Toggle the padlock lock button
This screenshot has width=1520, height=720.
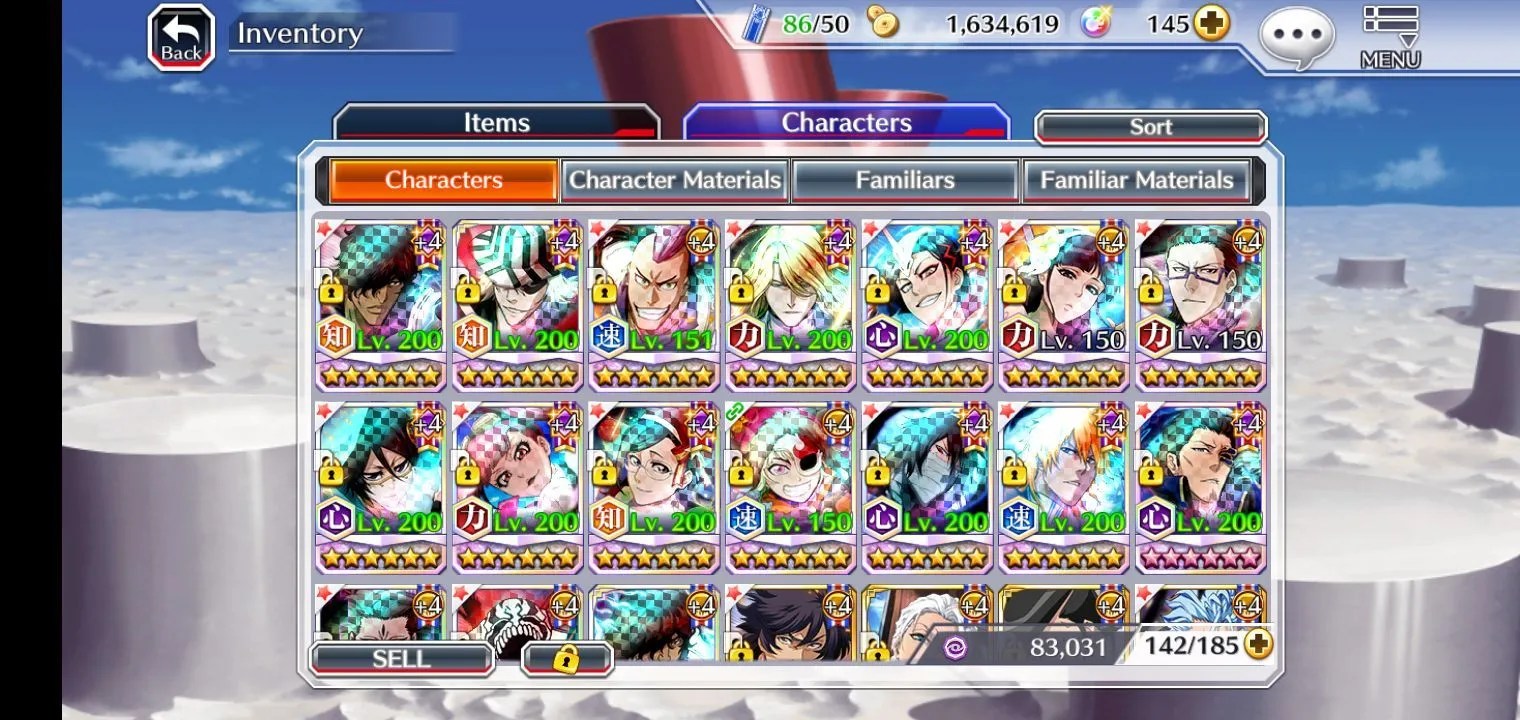(x=567, y=659)
